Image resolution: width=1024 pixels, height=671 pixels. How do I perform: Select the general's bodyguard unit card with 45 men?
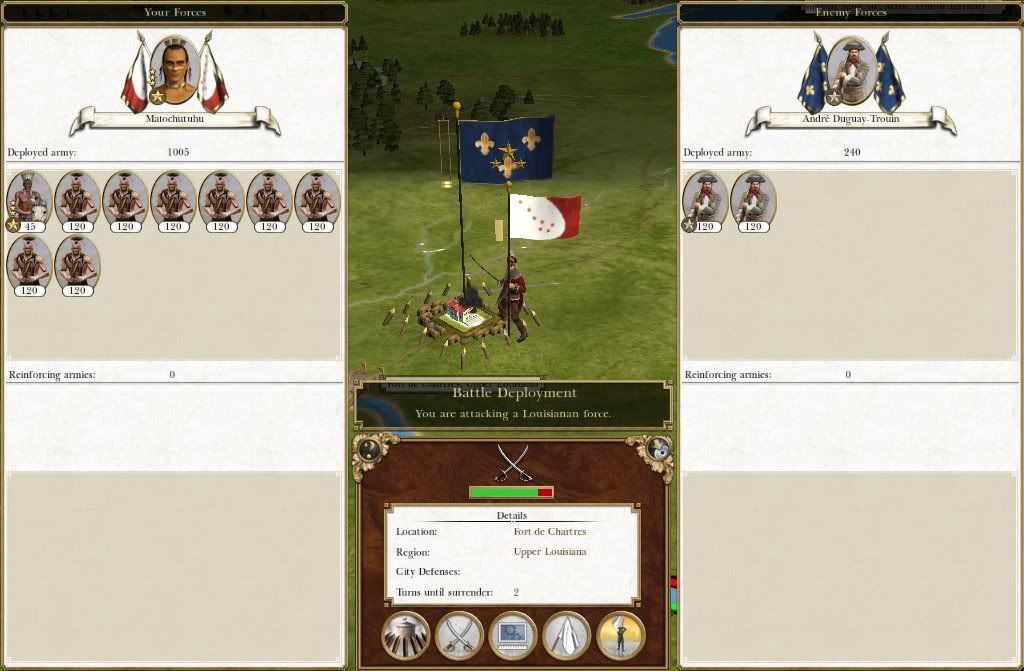click(x=30, y=201)
